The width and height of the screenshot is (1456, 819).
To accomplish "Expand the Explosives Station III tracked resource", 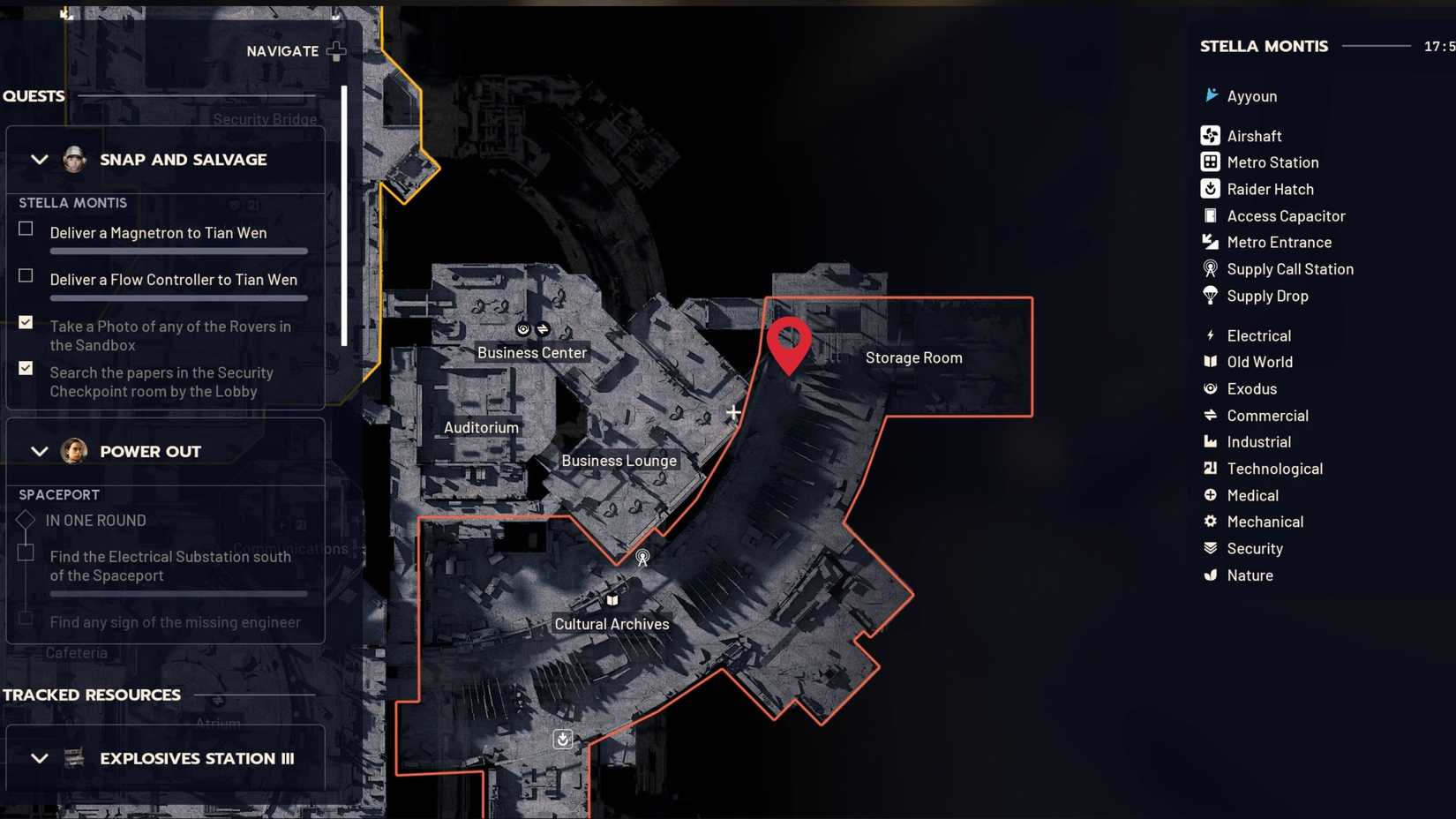I will pyautogui.click(x=39, y=758).
